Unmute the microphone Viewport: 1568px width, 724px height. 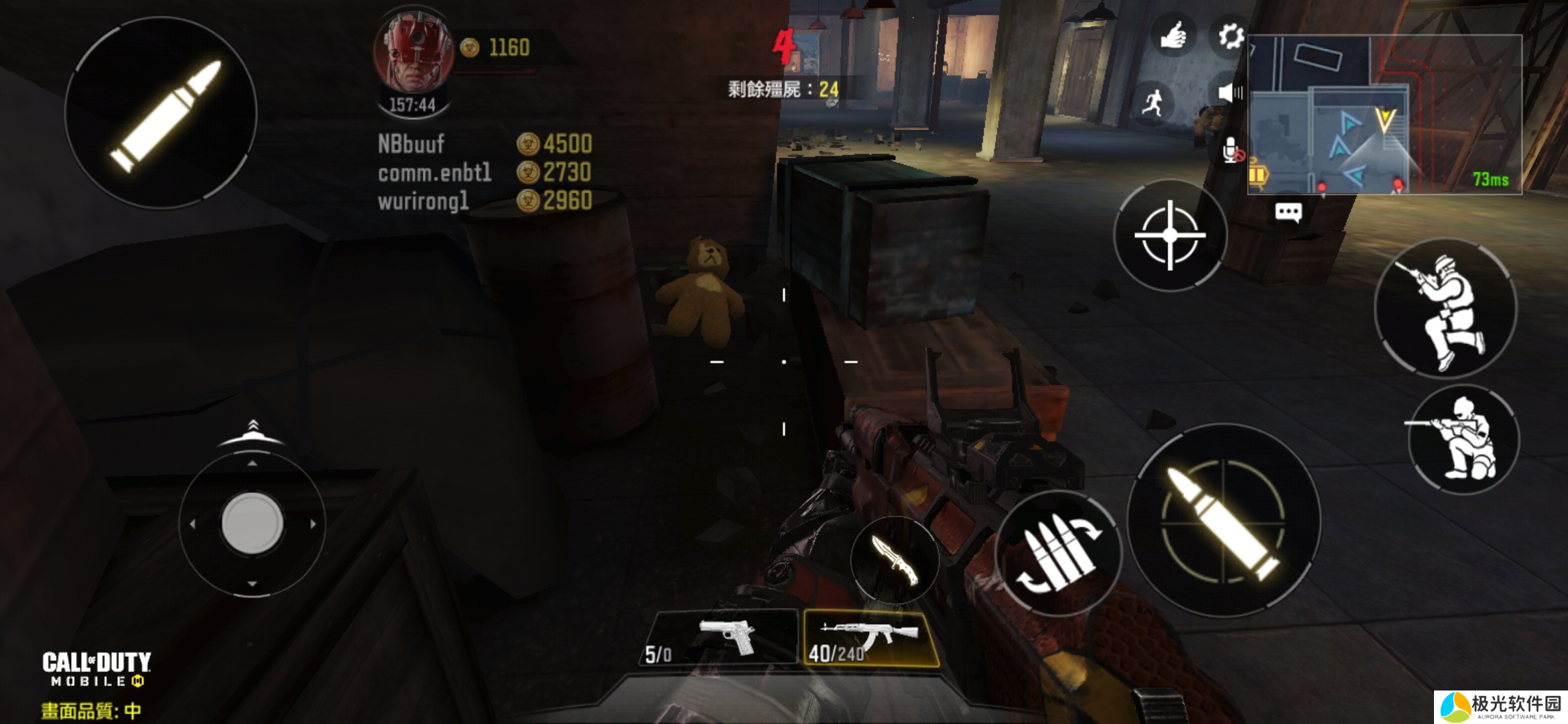pos(1231,151)
